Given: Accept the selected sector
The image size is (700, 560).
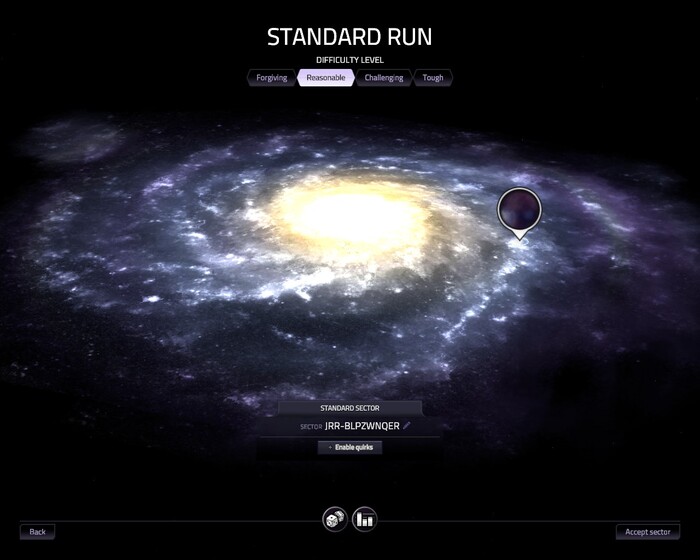Looking at the screenshot, I should 648,532.
